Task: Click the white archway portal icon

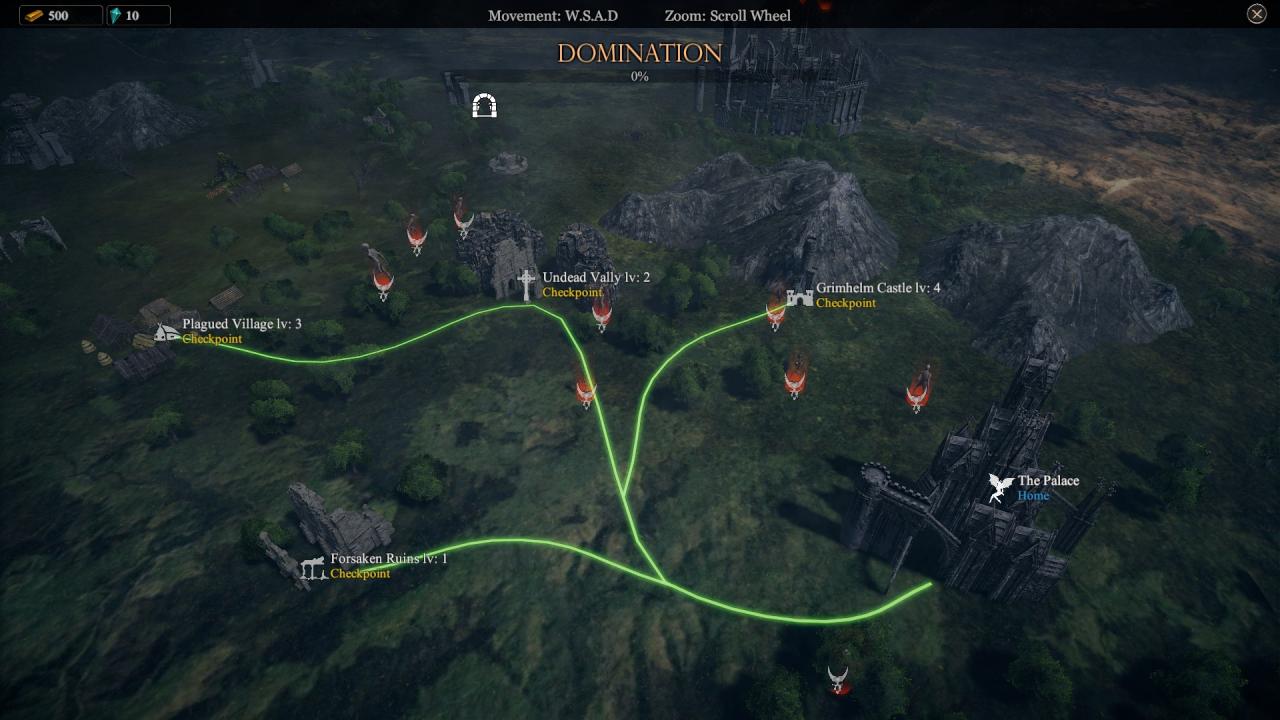Action: (x=485, y=105)
